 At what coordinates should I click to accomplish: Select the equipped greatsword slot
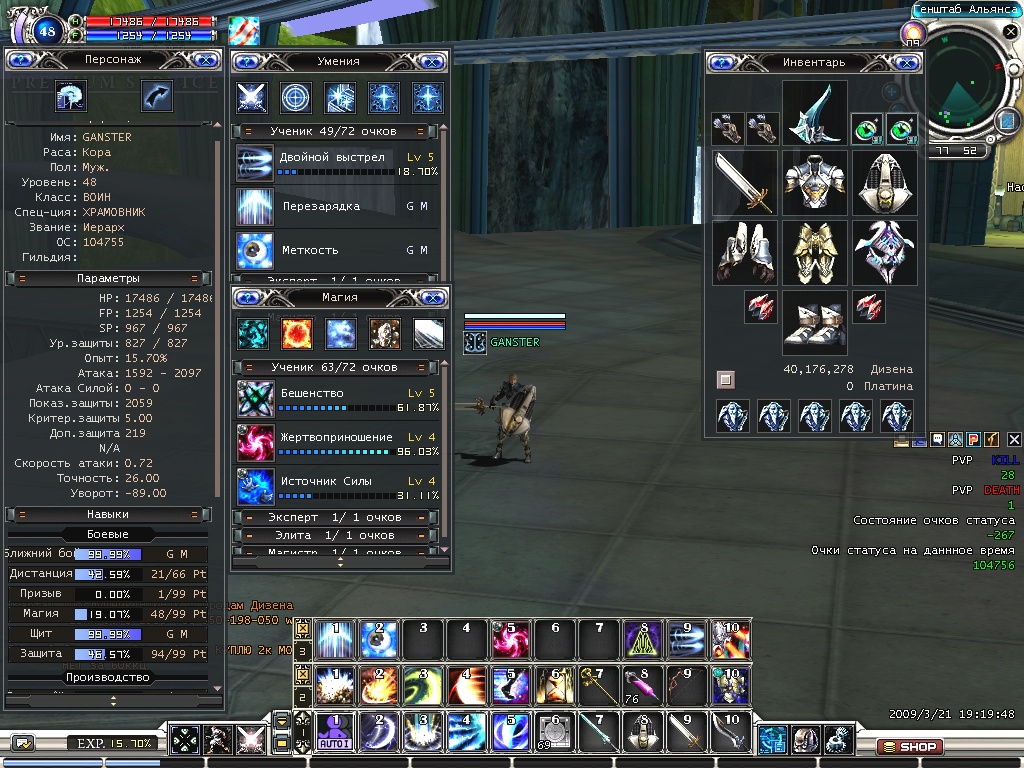click(745, 183)
